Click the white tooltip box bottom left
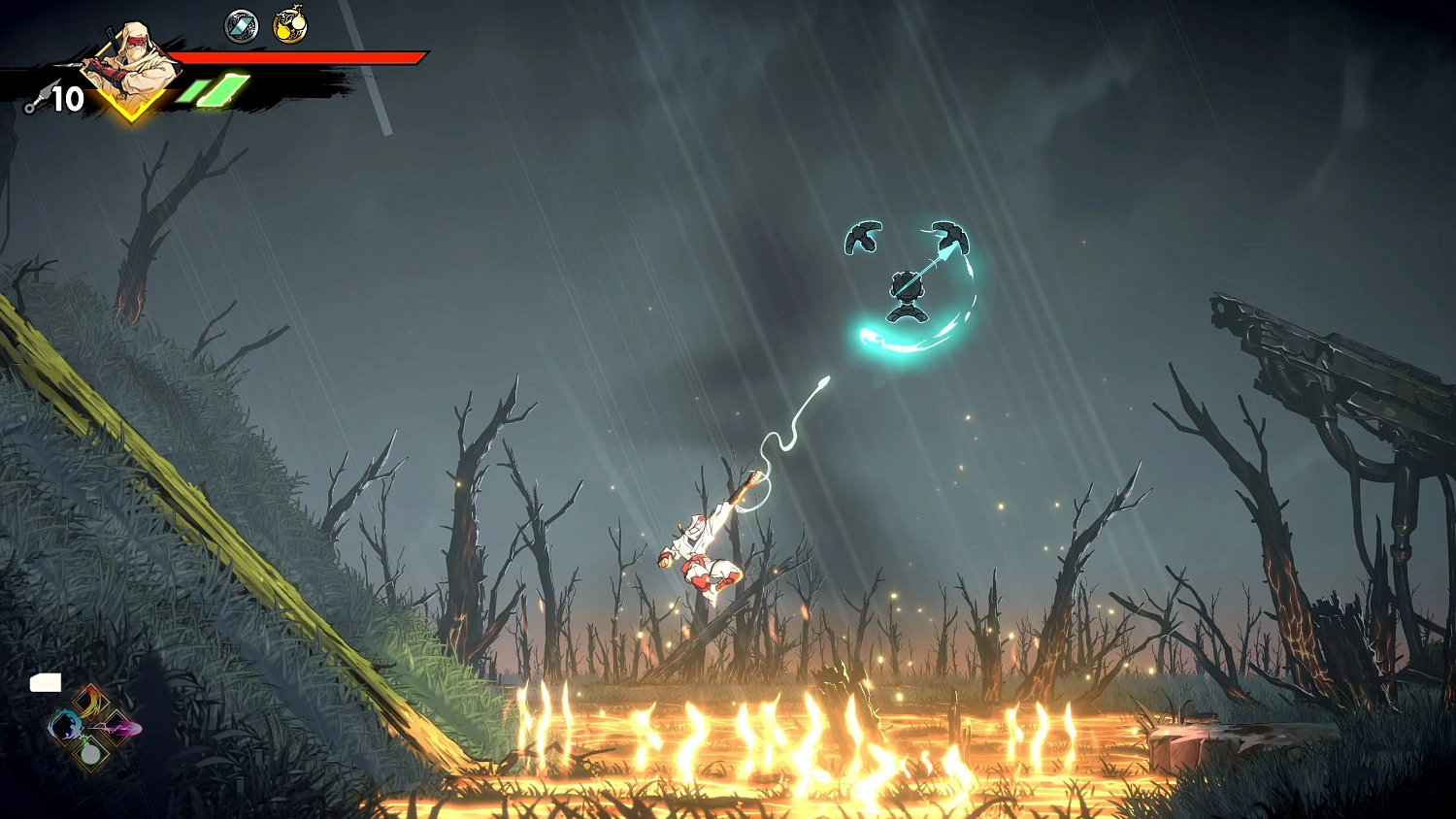Screen dimensions: 1456x819 coord(46,681)
